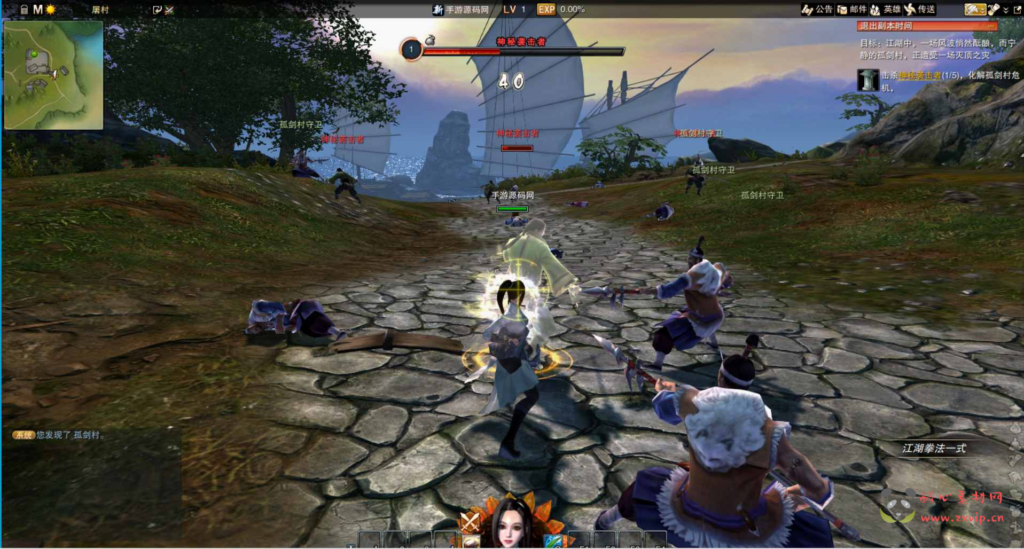Click the quest objective pillar icon
This screenshot has height=549, width=1024.
click(x=866, y=80)
